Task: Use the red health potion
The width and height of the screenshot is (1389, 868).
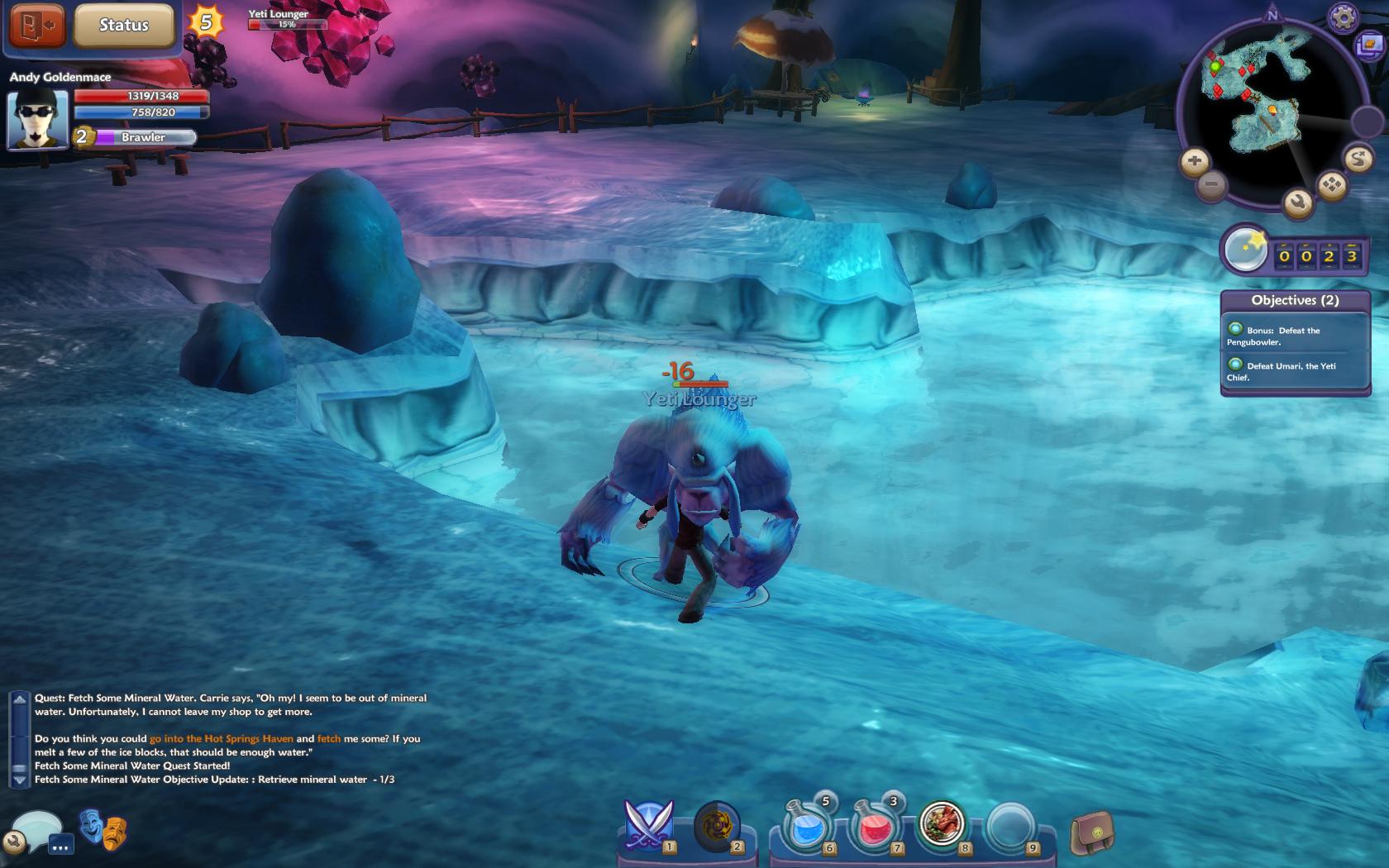Action: (874, 826)
